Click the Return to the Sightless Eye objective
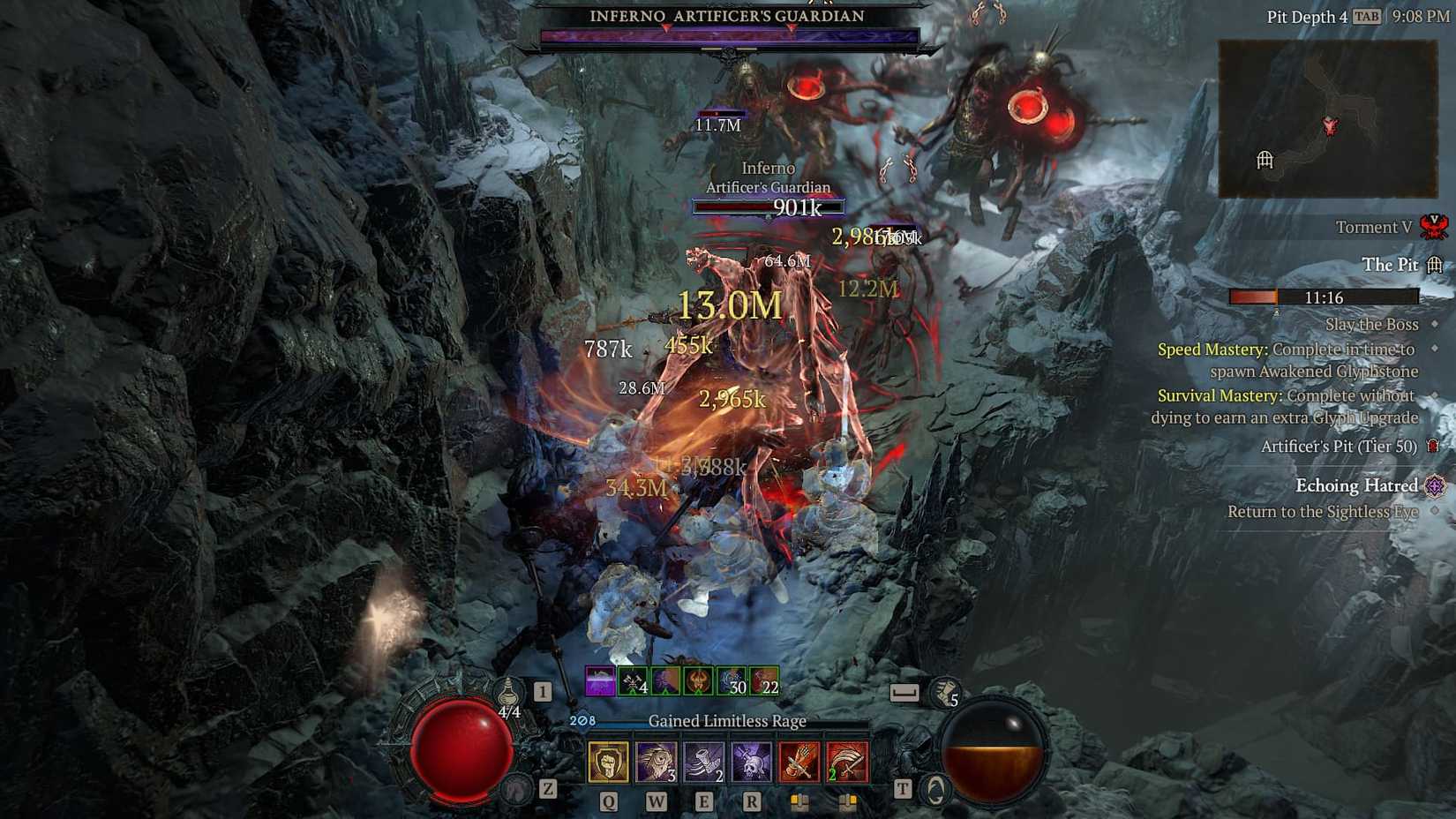The image size is (1456, 819). 1322,512
